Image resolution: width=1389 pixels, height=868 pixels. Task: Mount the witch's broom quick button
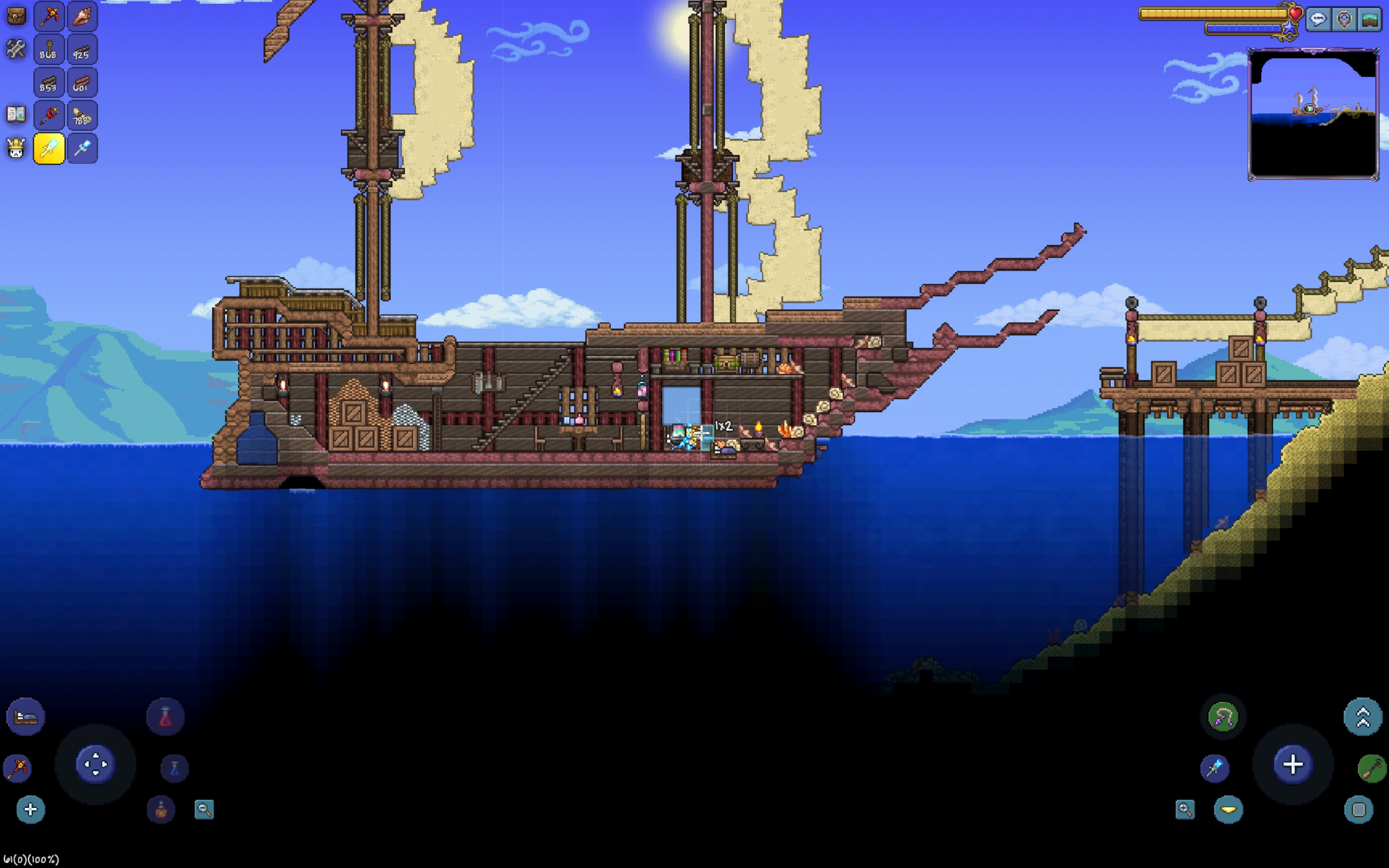coord(1372,769)
